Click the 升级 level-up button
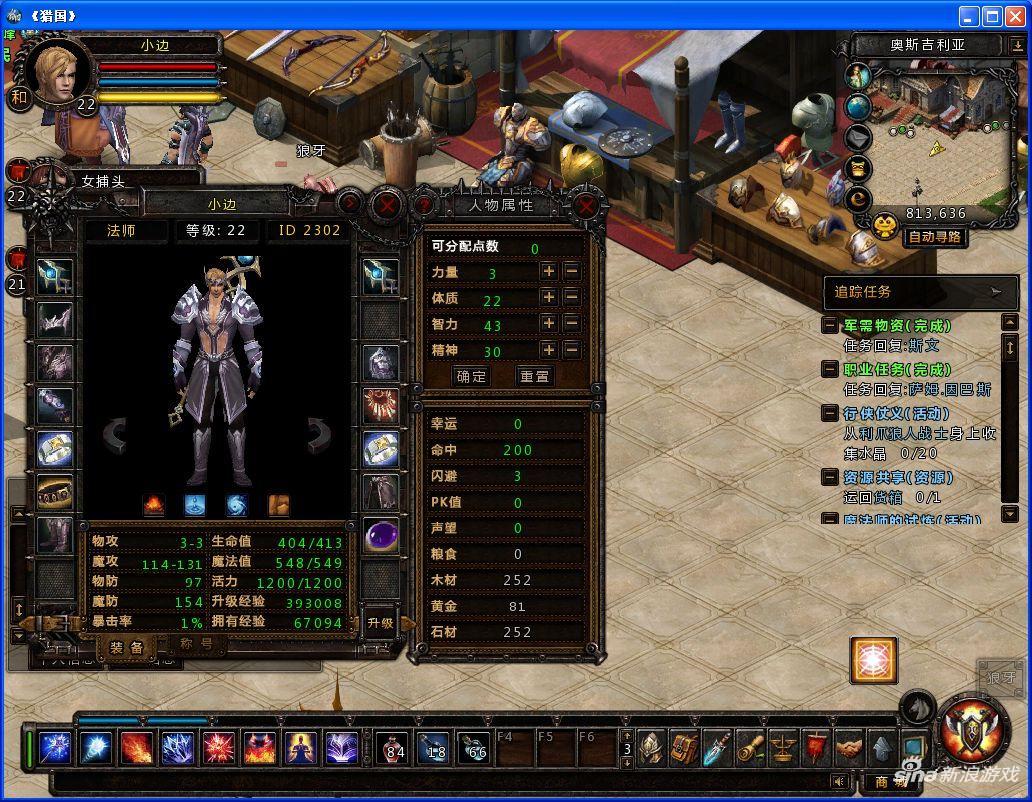This screenshot has width=1032, height=802. click(x=380, y=622)
